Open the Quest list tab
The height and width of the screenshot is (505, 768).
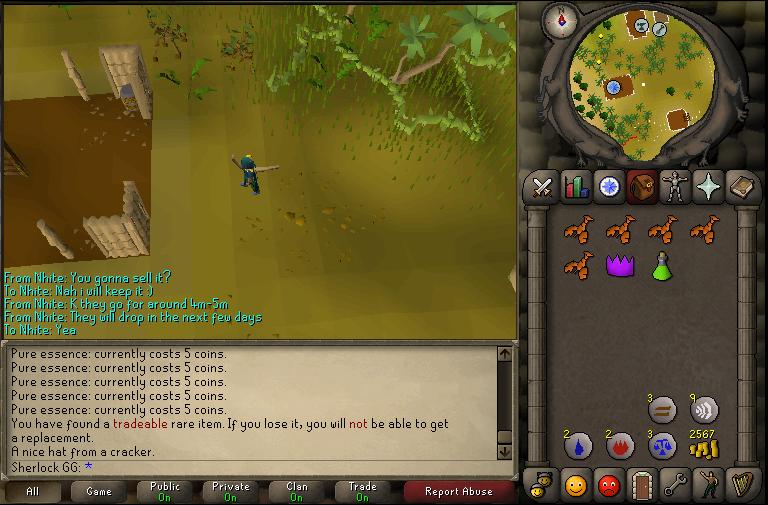coord(609,187)
